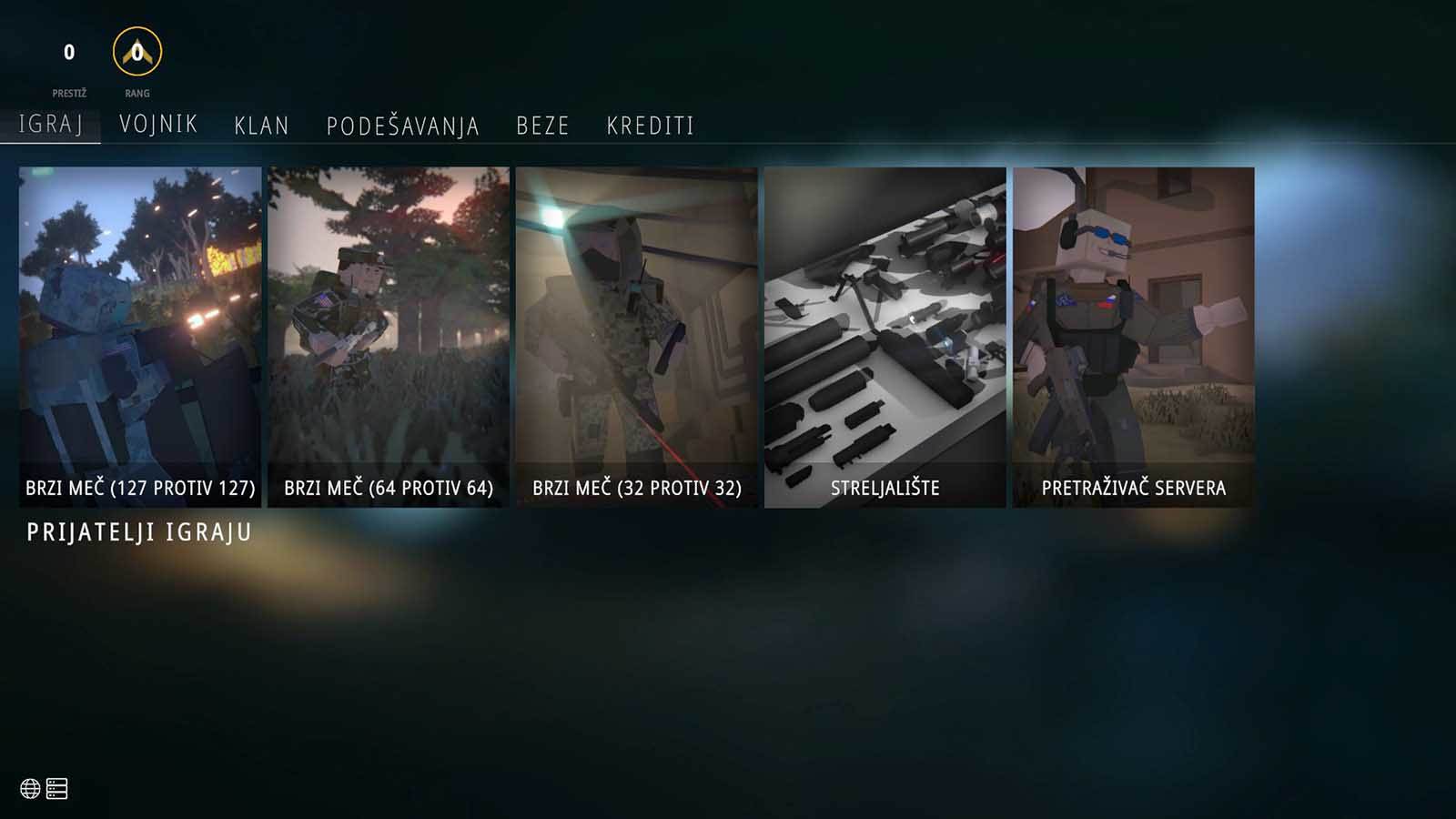Switch to the VOJNIK tab
The width and height of the screenshot is (1456, 819).
tap(158, 126)
